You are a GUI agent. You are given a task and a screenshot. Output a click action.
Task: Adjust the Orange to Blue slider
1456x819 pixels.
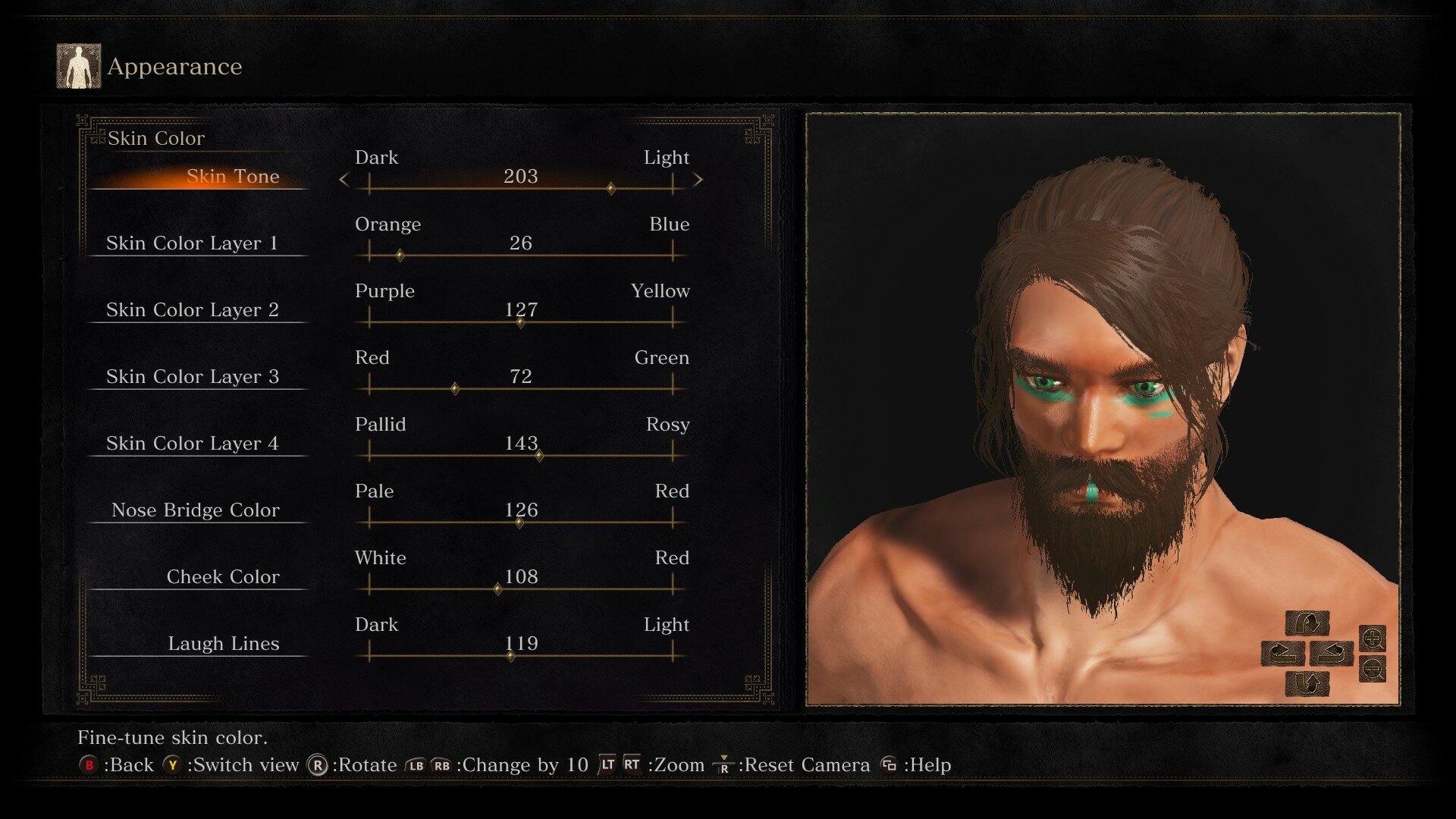520,256
